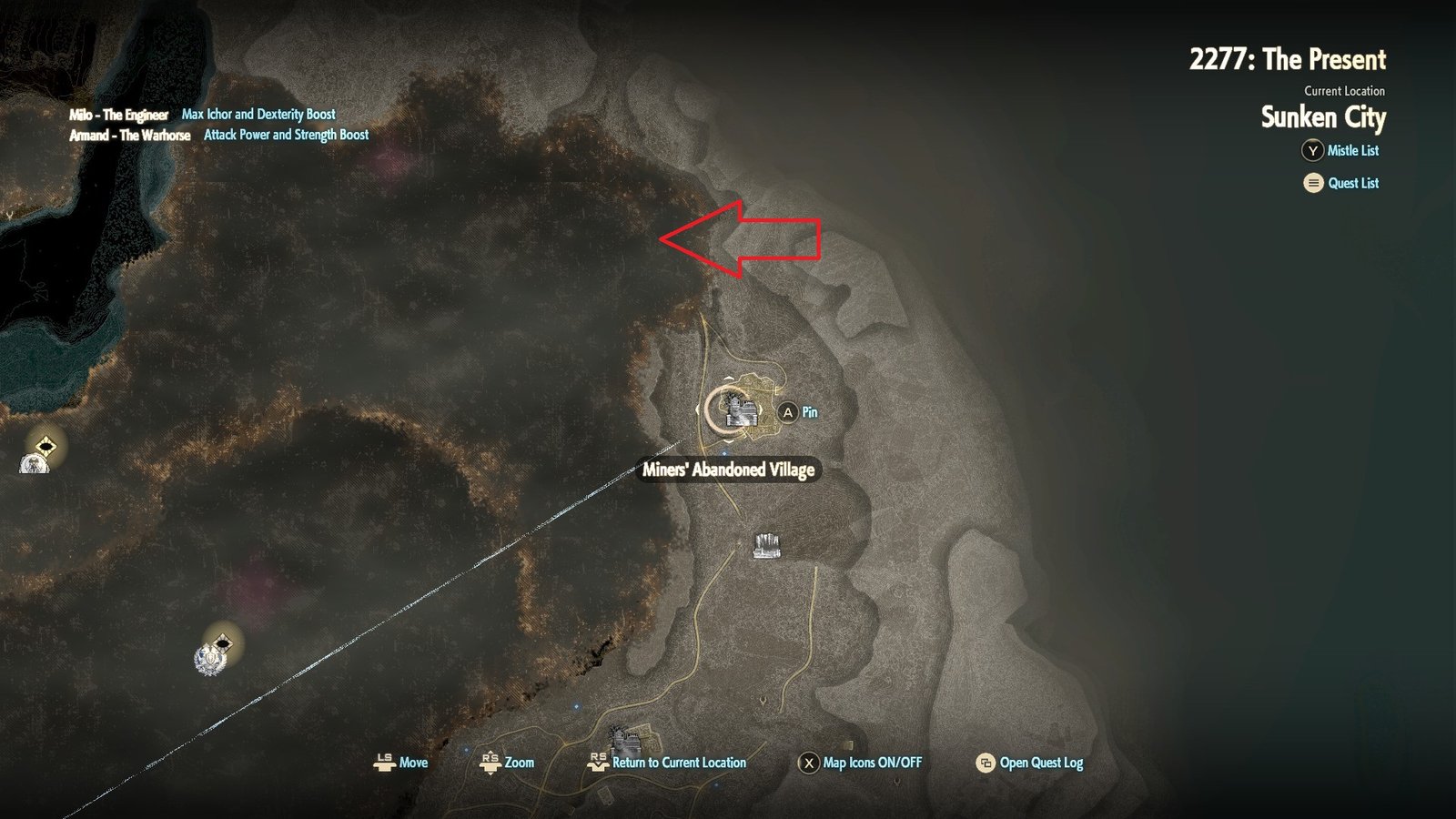Viewport: 1456px width, 819px height.
Task: Click the upper-left quest marker with the pale crest
Action: (36, 456)
